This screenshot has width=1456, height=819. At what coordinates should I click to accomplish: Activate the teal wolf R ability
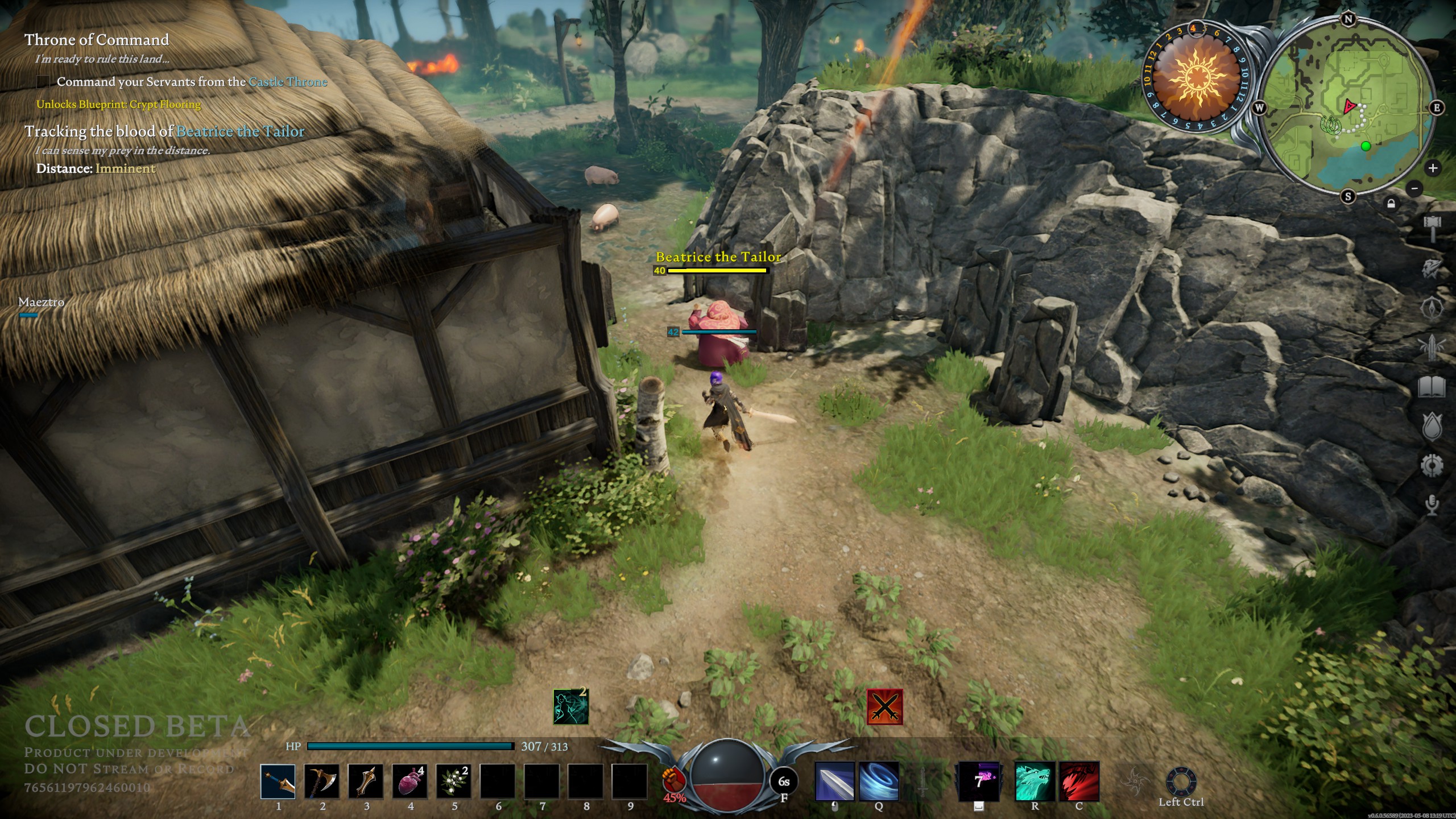click(x=1035, y=781)
